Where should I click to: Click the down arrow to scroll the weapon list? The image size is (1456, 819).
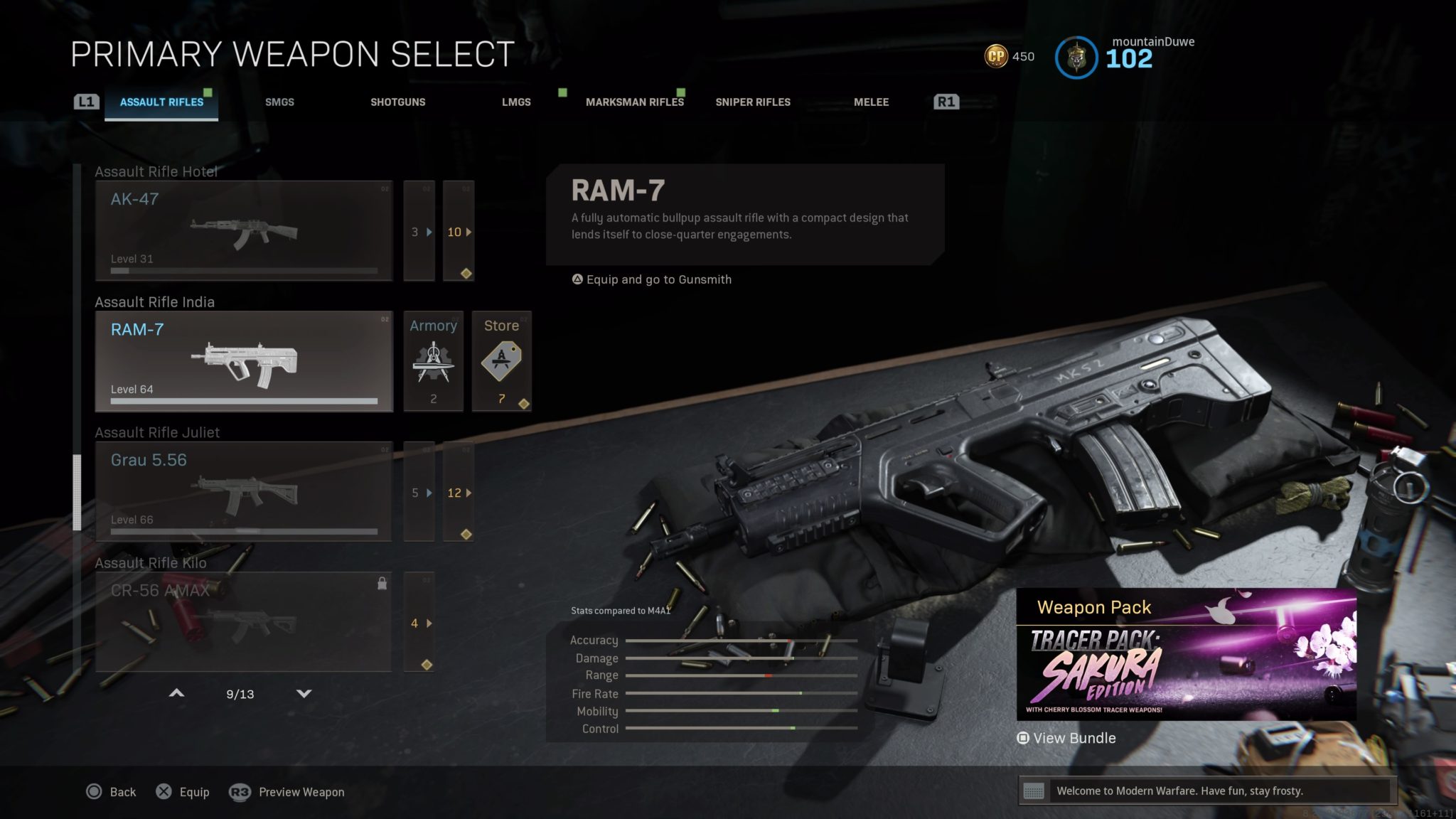click(304, 693)
